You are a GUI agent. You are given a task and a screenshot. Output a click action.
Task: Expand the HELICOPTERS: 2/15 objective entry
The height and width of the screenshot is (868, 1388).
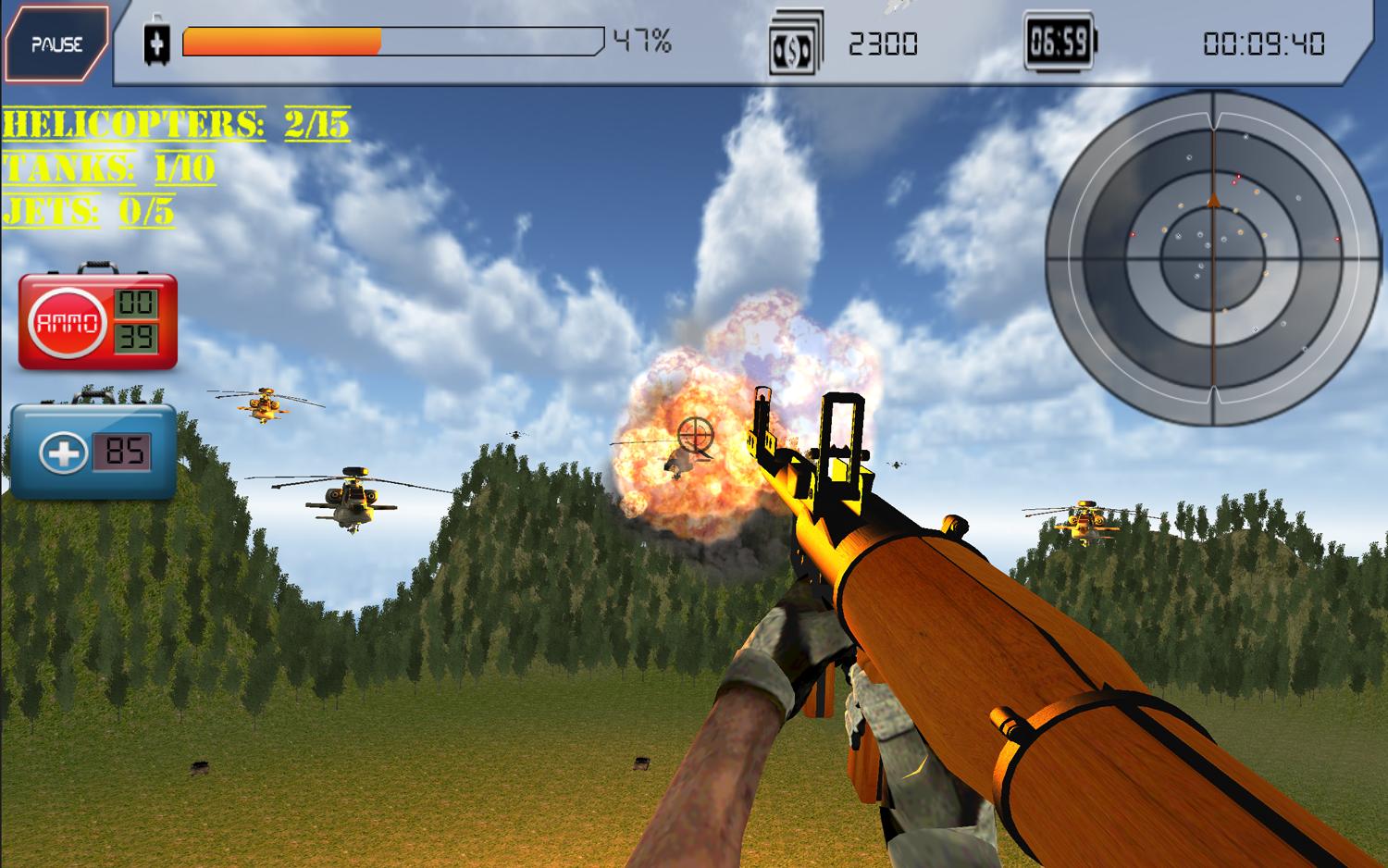click(x=176, y=121)
